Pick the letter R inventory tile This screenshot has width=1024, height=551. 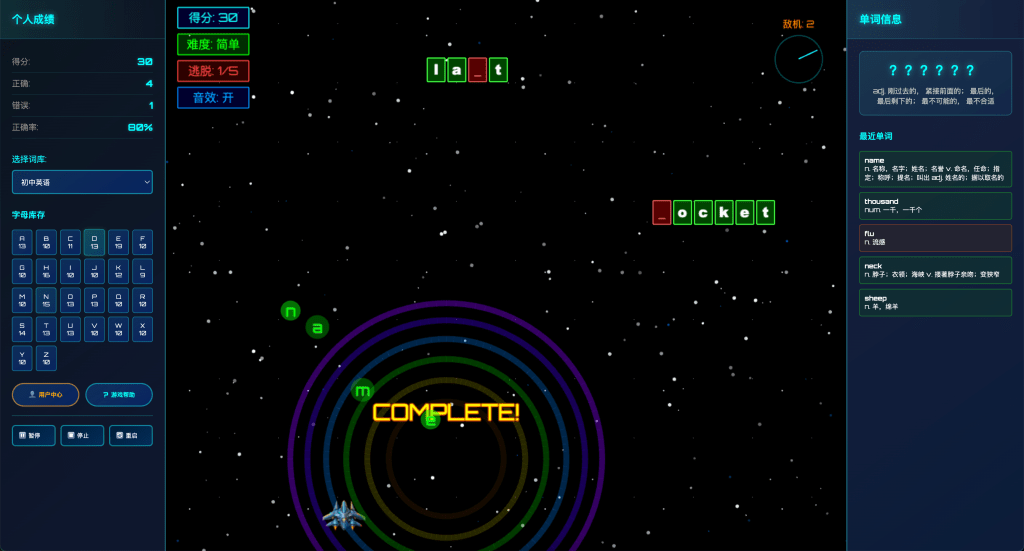[x=142, y=300]
